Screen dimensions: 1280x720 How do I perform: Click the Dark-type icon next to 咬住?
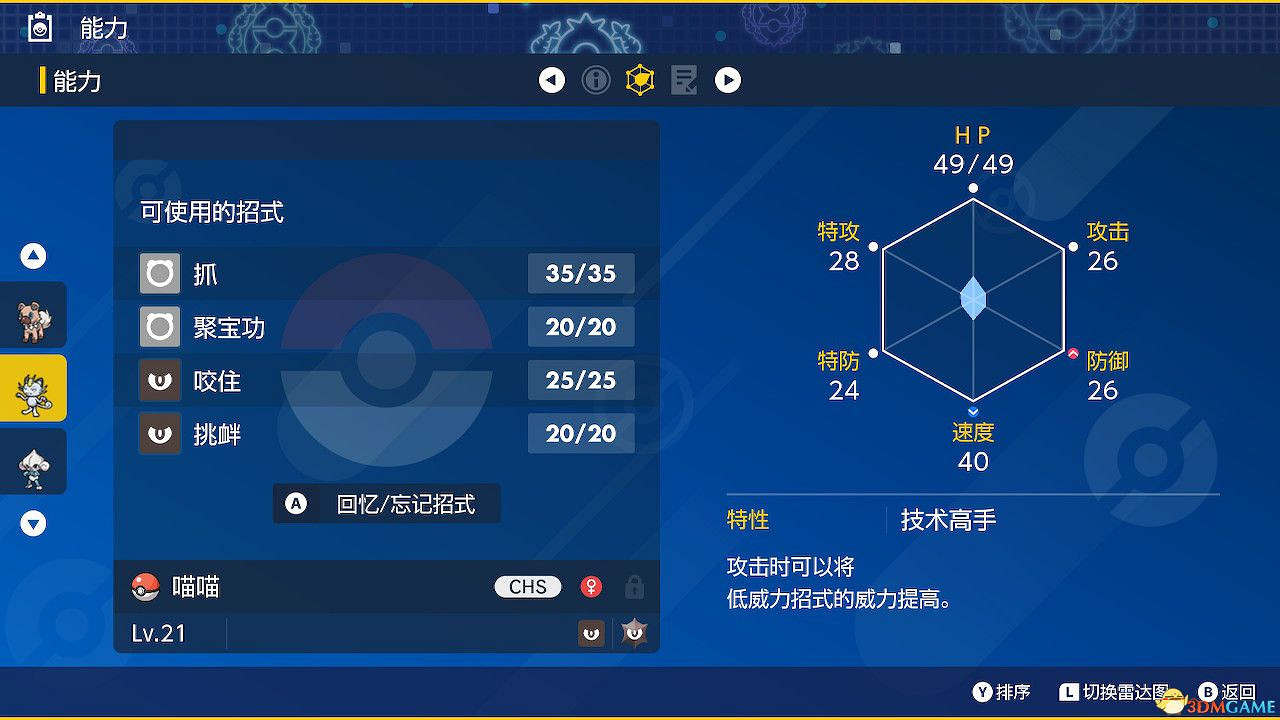tap(159, 380)
